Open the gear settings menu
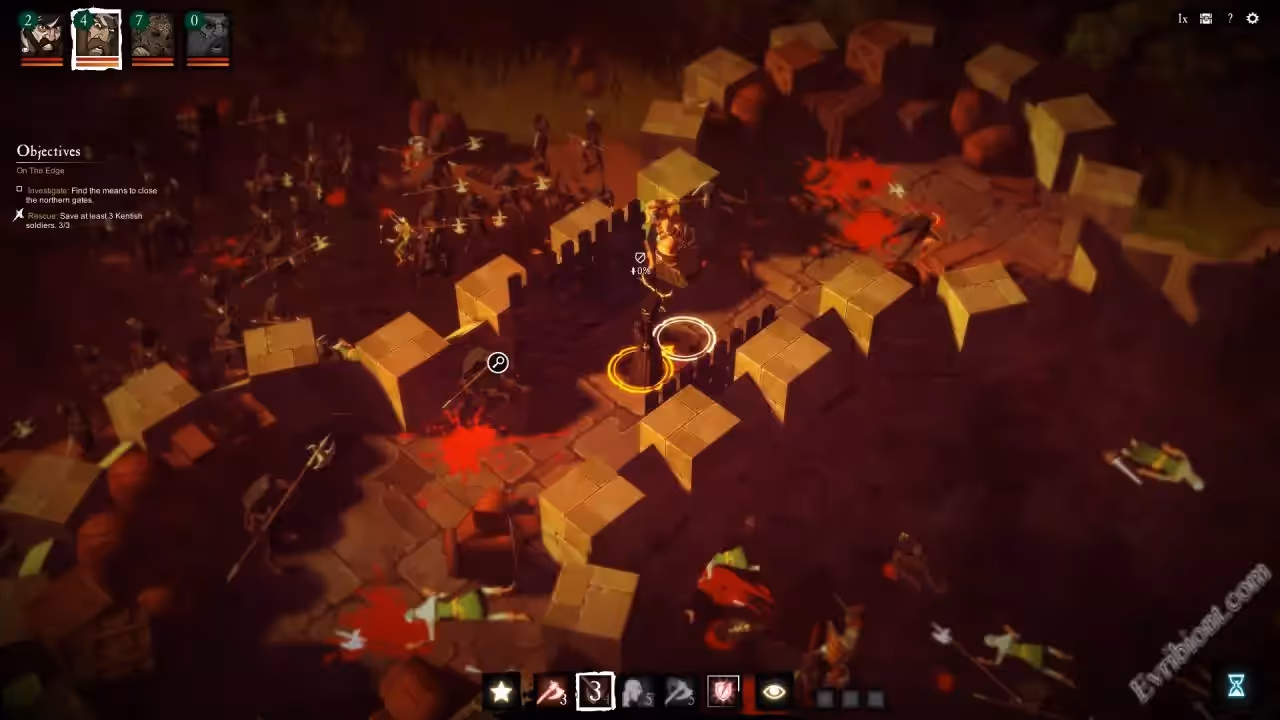The height and width of the screenshot is (720, 1280). pos(1253,18)
